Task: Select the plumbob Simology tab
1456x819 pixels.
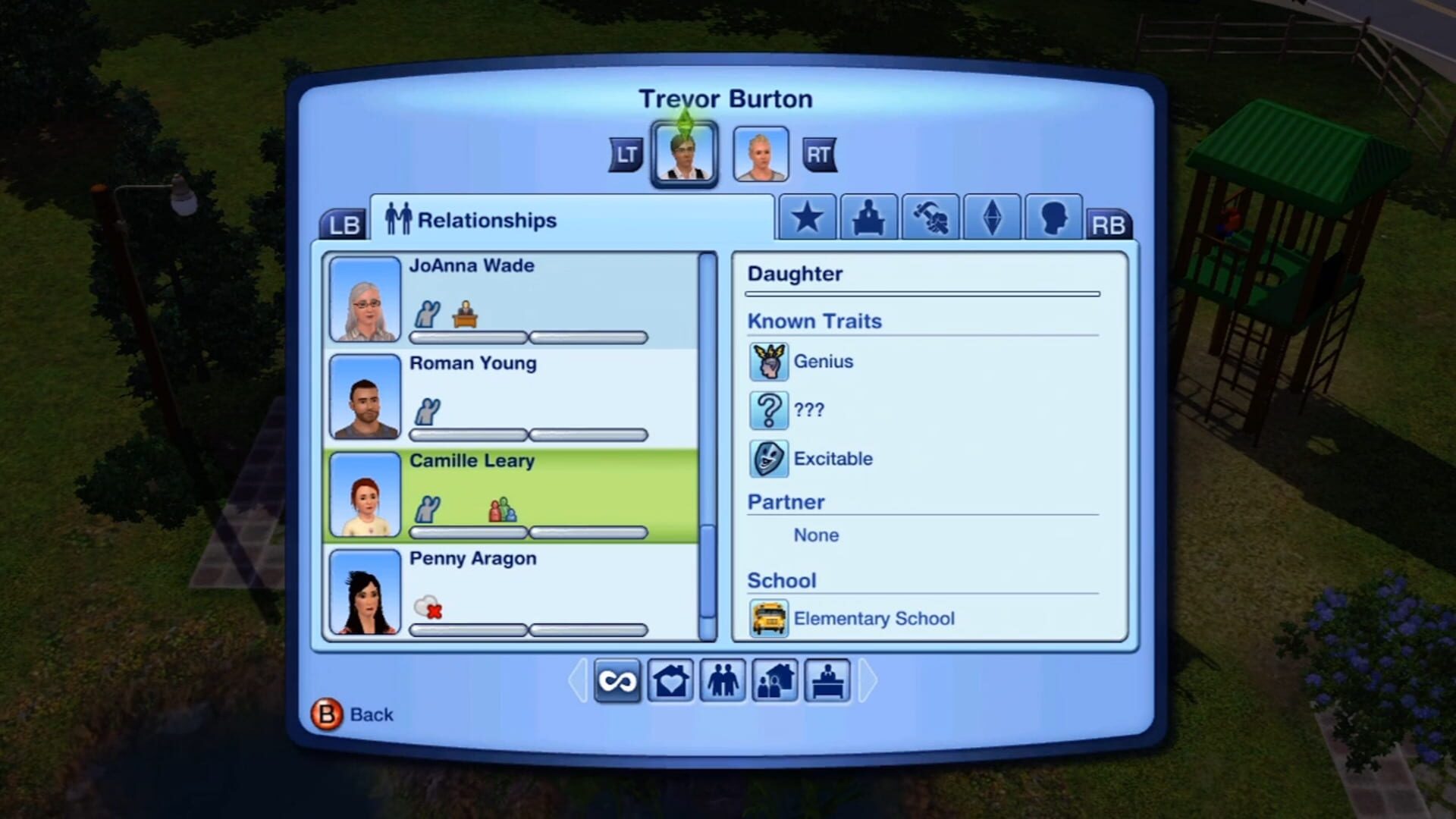Action: click(x=991, y=218)
